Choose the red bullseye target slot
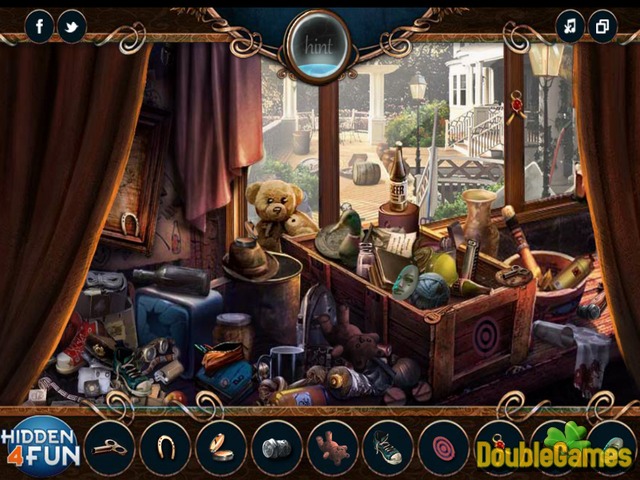 click(444, 446)
